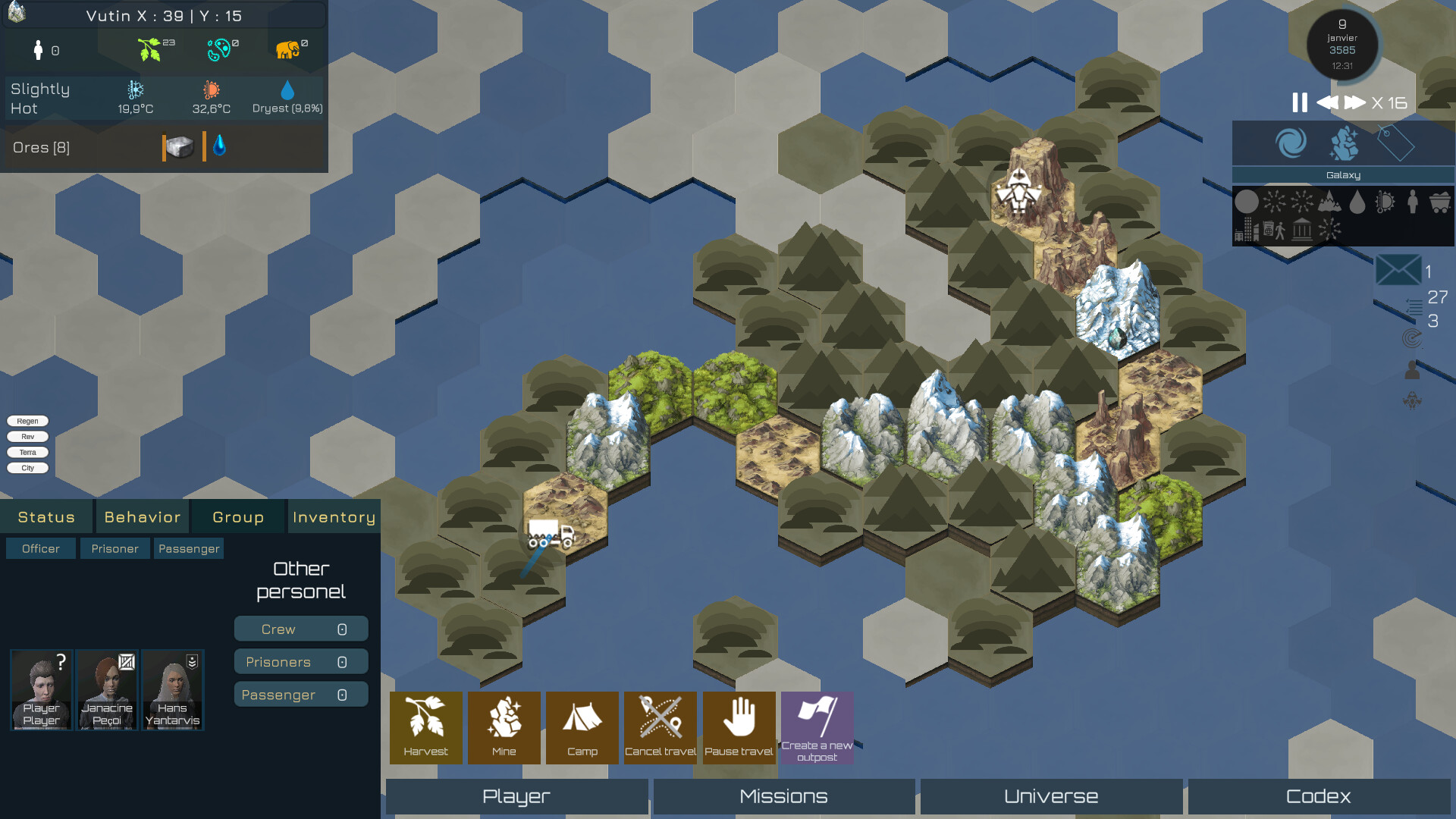Select the Mine action

coord(504,726)
